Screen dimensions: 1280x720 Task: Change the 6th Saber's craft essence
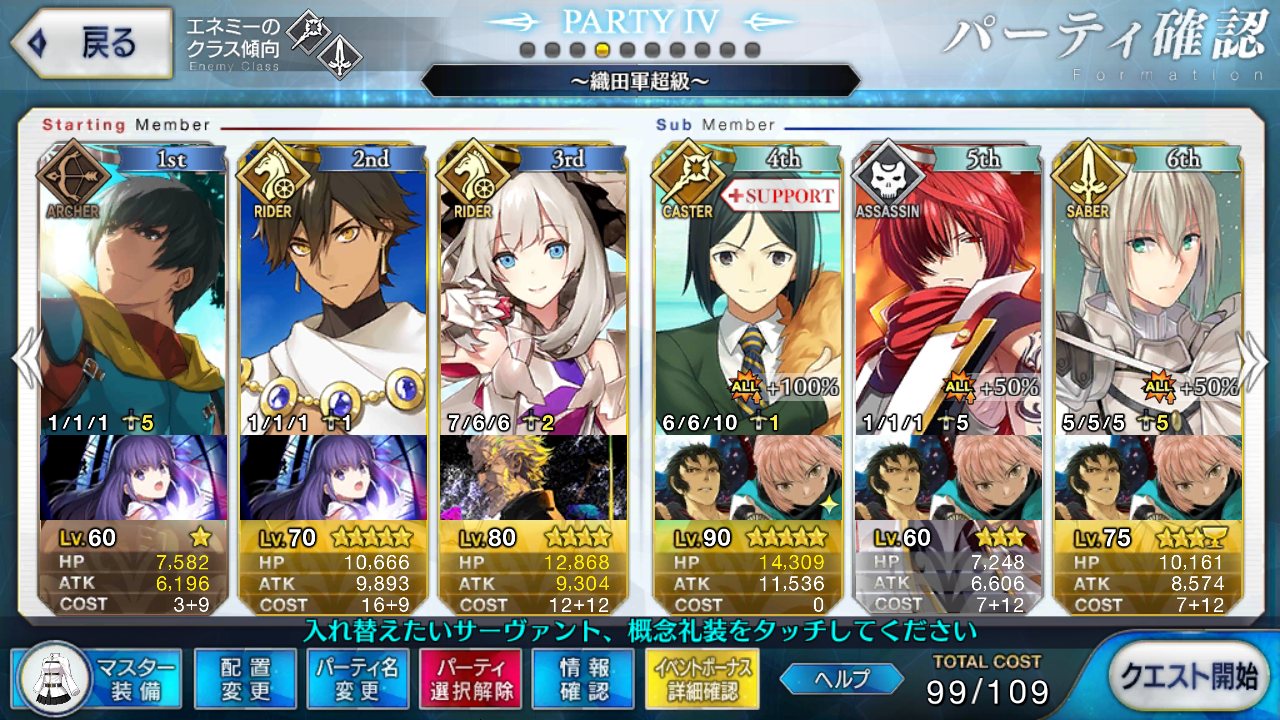tap(1147, 477)
